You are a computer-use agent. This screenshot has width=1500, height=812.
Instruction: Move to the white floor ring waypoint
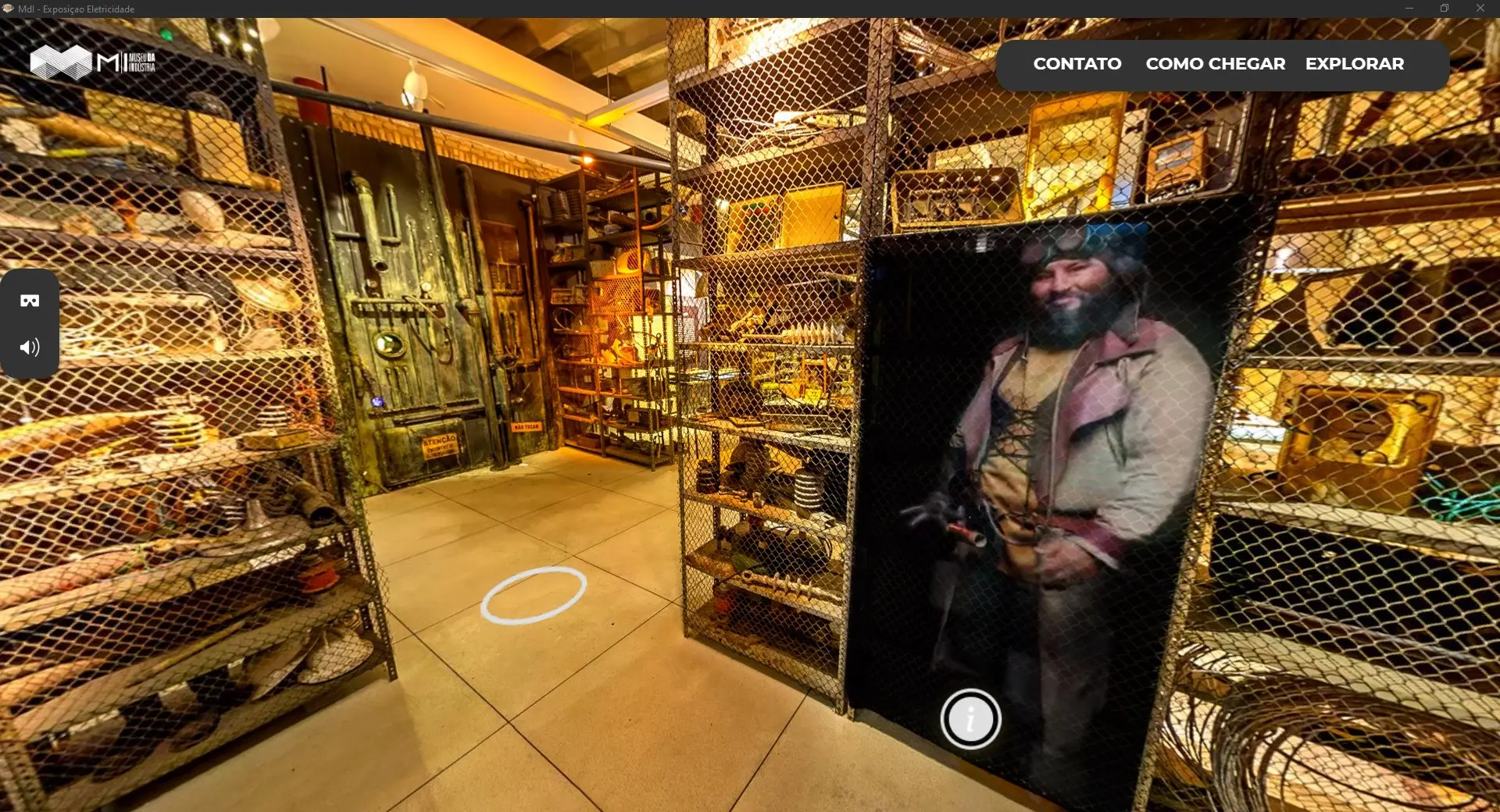point(534,595)
